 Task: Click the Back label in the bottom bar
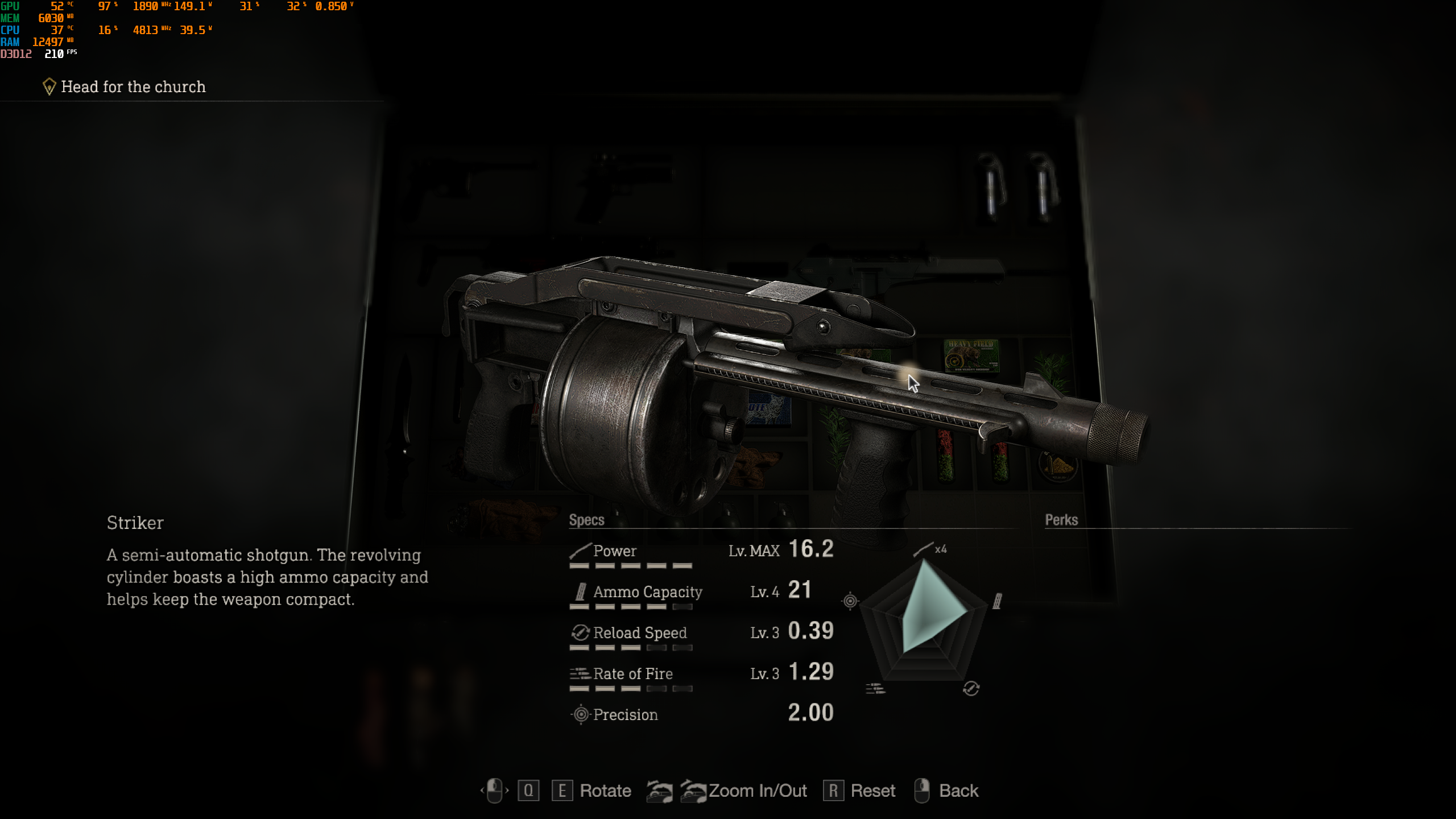pos(958,791)
